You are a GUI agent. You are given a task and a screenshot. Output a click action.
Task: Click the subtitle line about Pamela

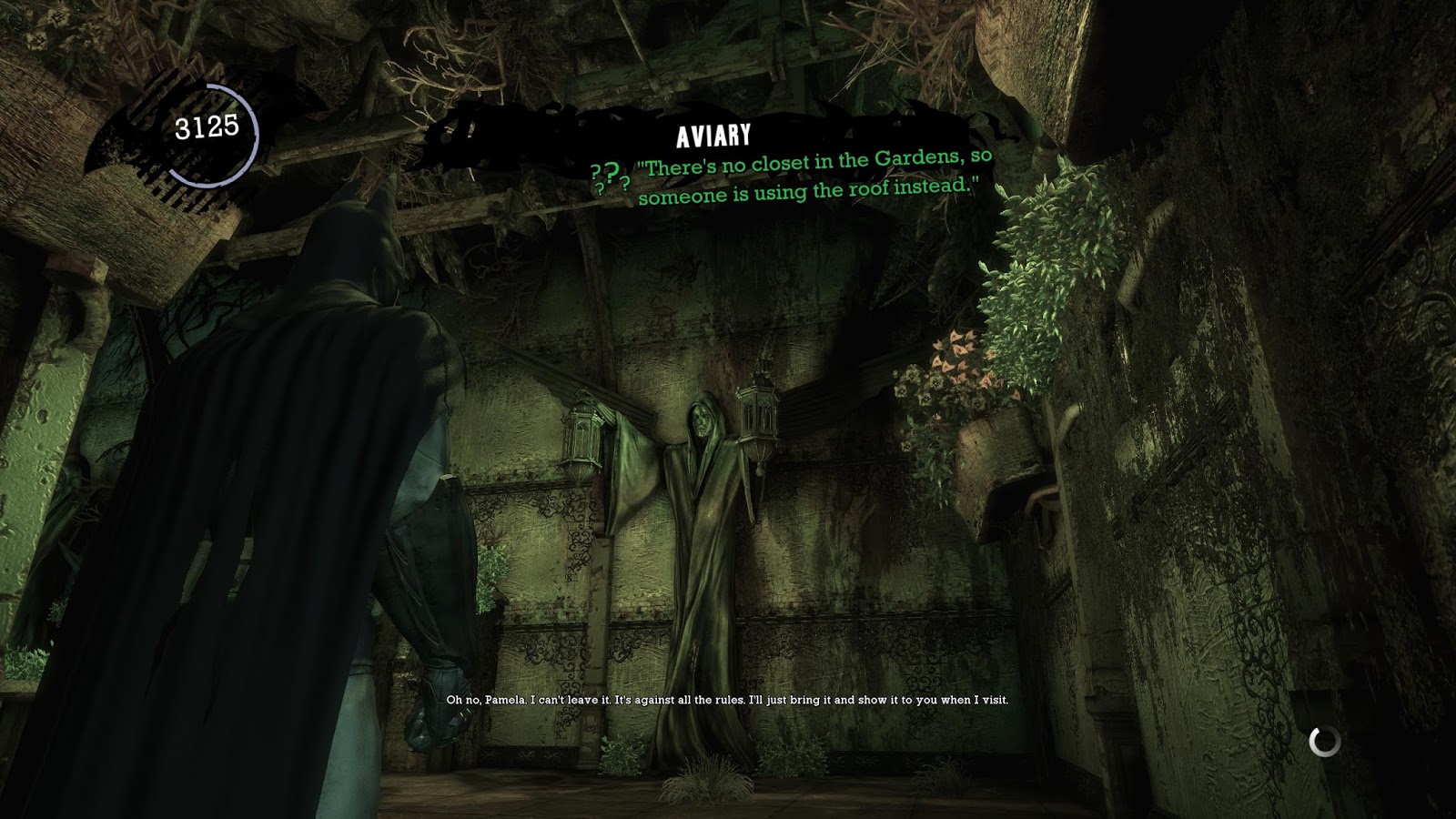point(726,702)
